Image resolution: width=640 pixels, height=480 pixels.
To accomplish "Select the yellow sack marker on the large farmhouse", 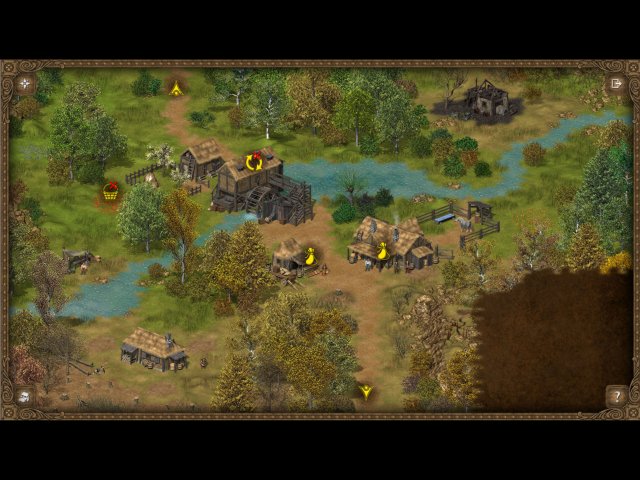I will coord(381,252).
